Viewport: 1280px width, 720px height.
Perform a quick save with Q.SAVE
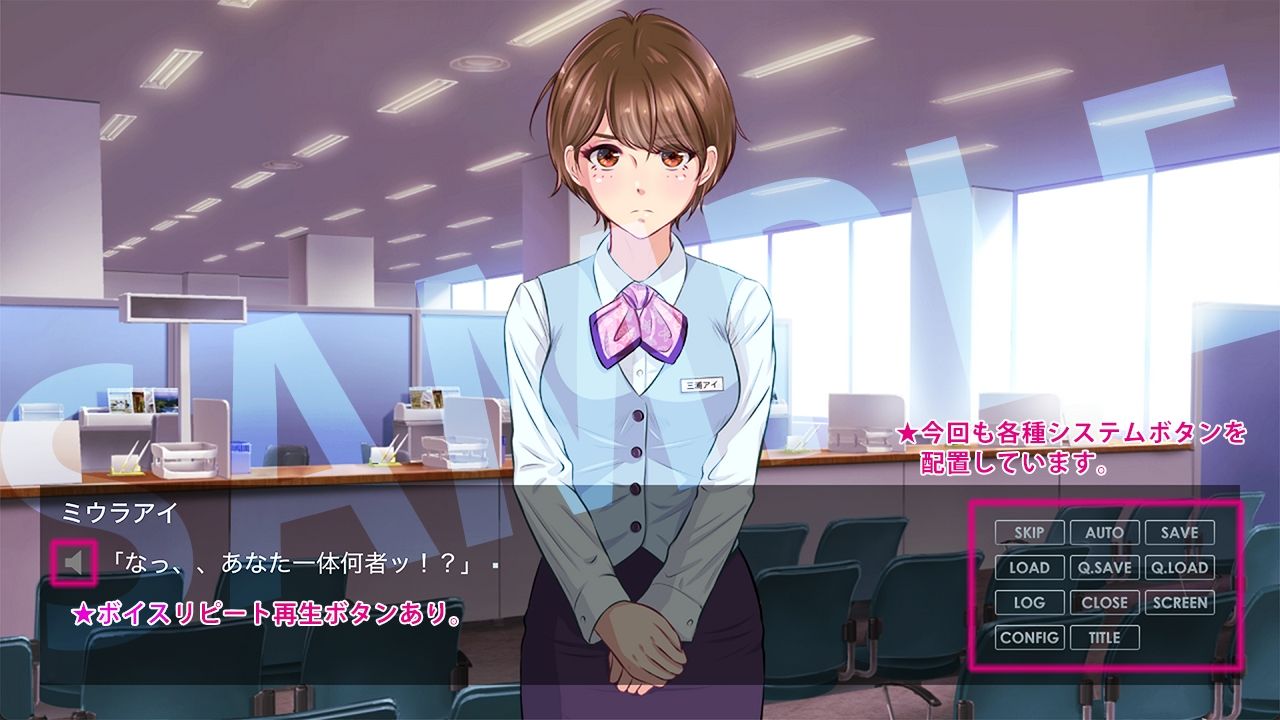tap(1103, 568)
